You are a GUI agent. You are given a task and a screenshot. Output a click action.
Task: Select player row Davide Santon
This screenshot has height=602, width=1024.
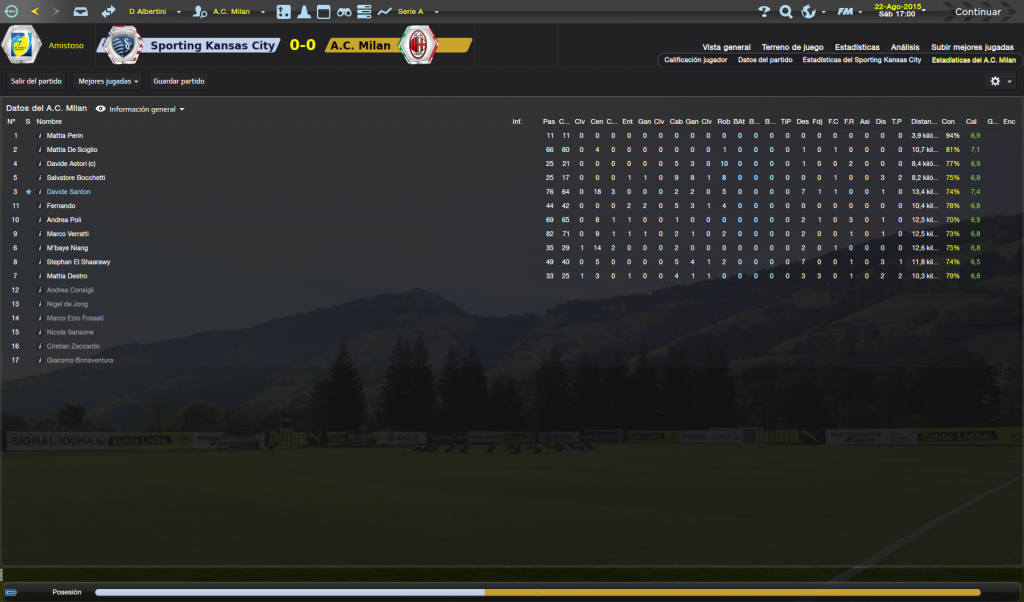tap(68, 192)
